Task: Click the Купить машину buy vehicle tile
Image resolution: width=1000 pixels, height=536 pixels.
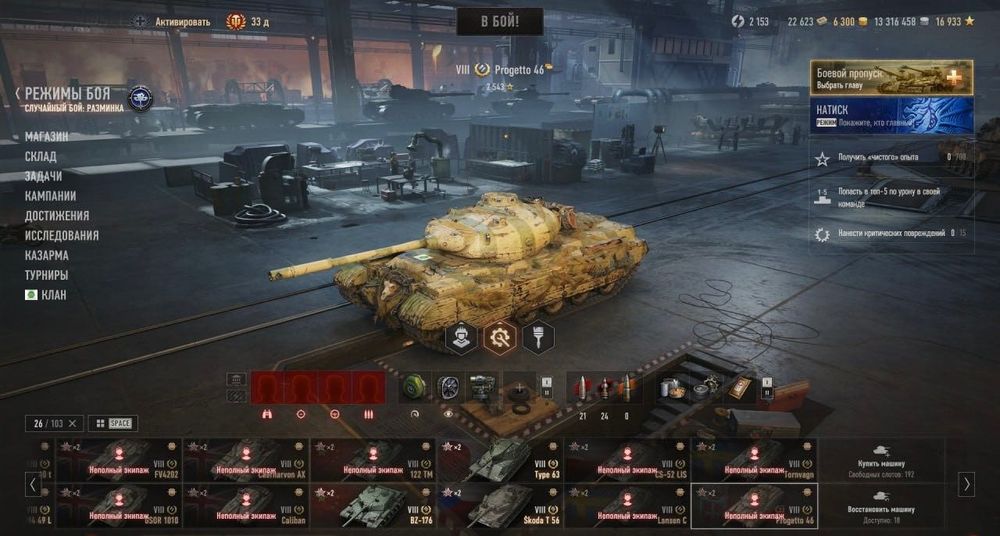Action: point(880,460)
